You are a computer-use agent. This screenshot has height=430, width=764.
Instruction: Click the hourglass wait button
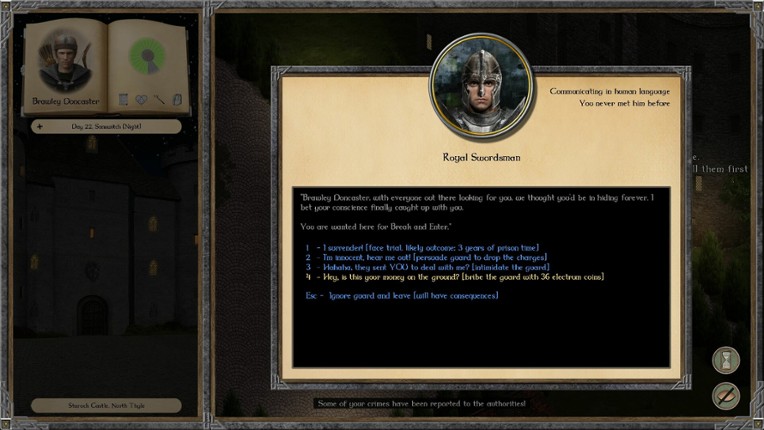click(x=726, y=359)
